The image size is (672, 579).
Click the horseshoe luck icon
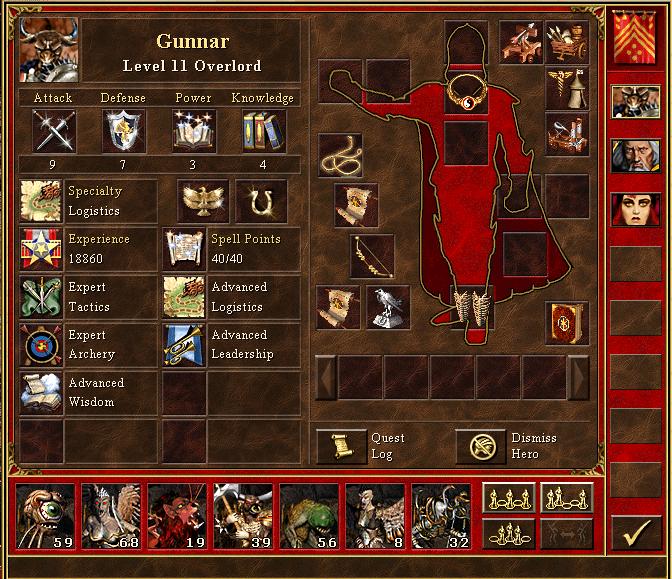[261, 200]
